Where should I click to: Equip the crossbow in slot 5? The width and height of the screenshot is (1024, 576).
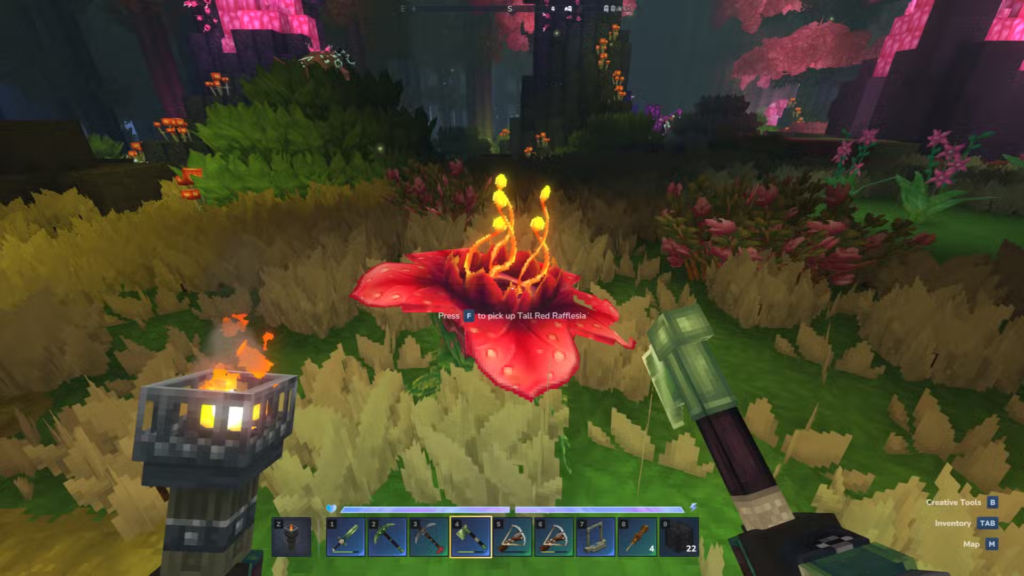coord(512,537)
